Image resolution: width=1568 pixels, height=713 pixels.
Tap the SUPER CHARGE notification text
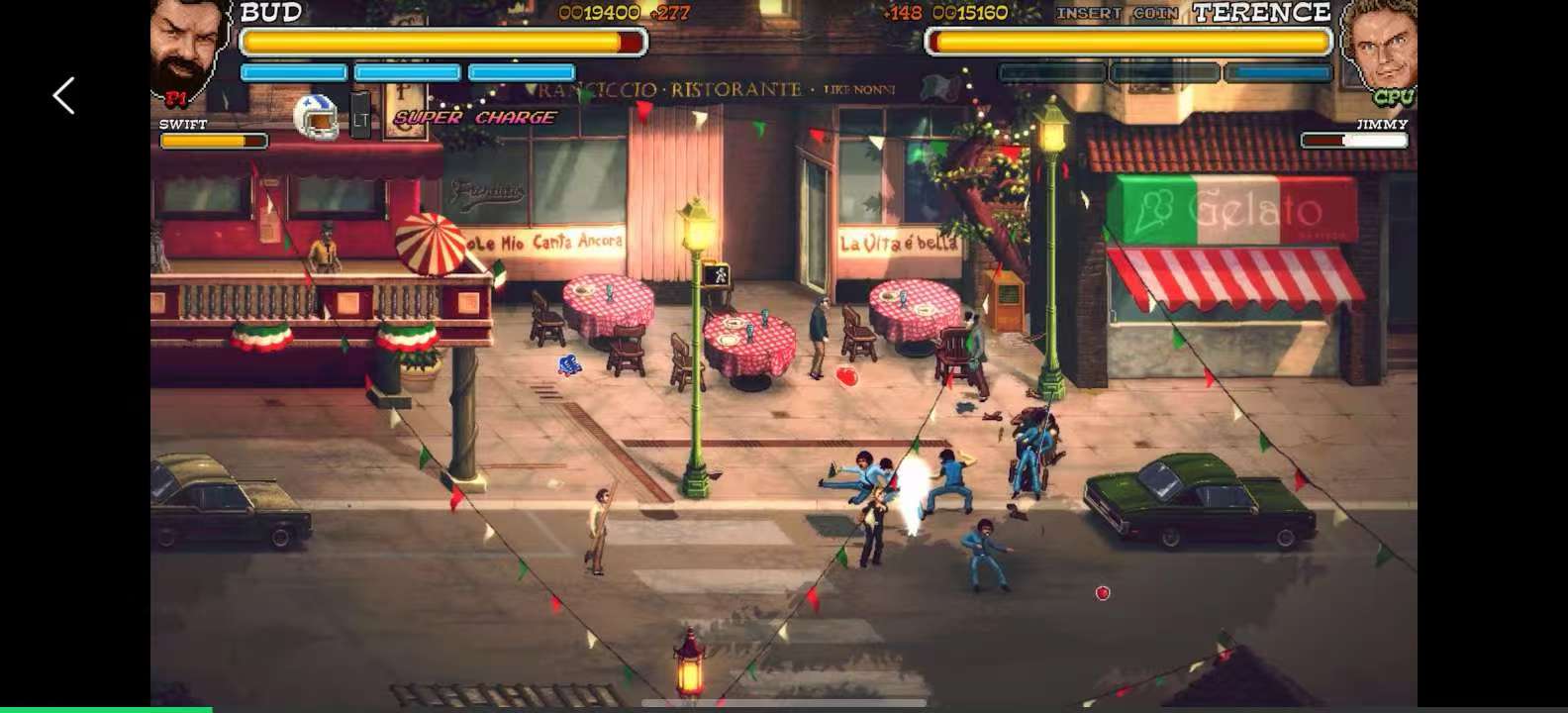tap(473, 117)
